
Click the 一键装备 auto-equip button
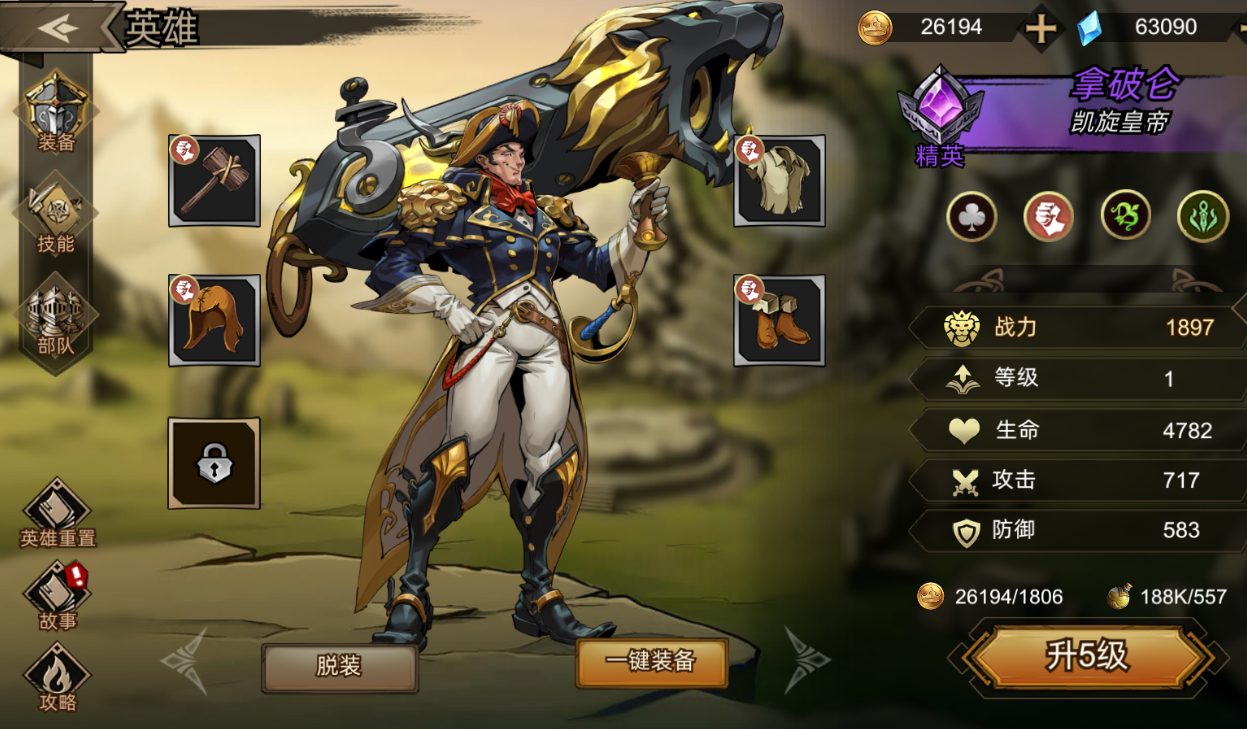coord(651,662)
